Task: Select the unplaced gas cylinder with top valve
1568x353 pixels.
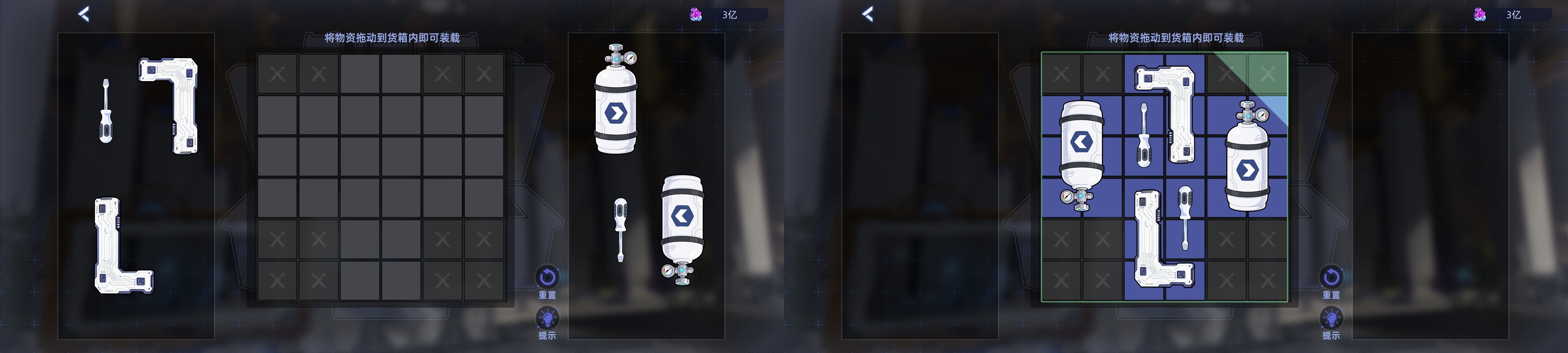Action: point(615,107)
